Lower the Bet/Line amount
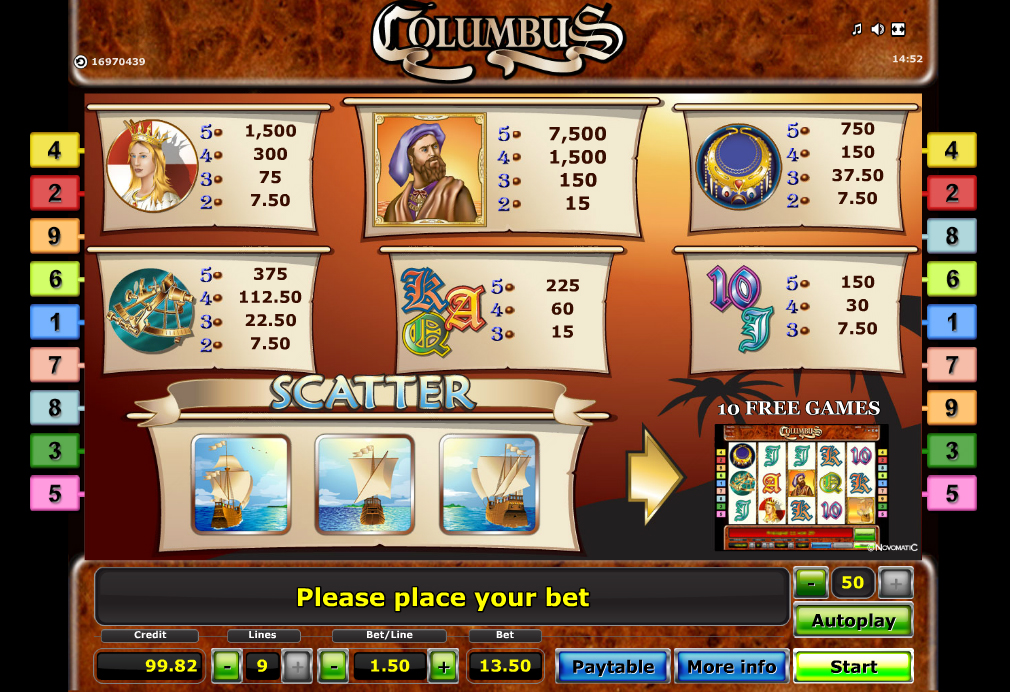 pos(334,666)
